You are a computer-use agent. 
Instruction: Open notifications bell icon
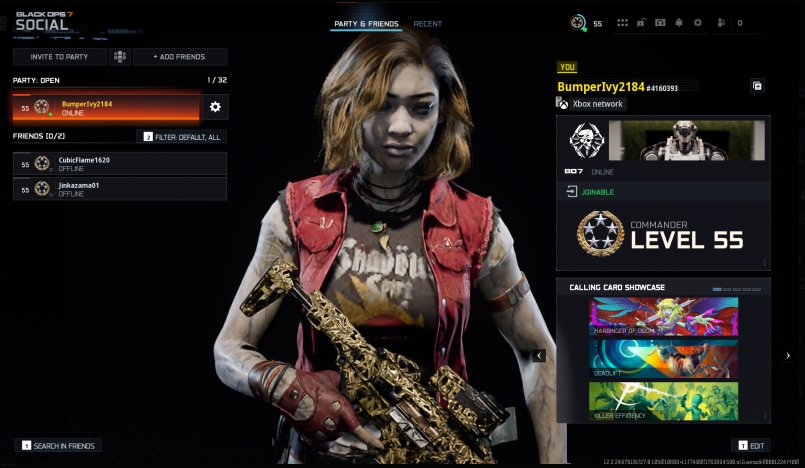pyautogui.click(x=679, y=23)
